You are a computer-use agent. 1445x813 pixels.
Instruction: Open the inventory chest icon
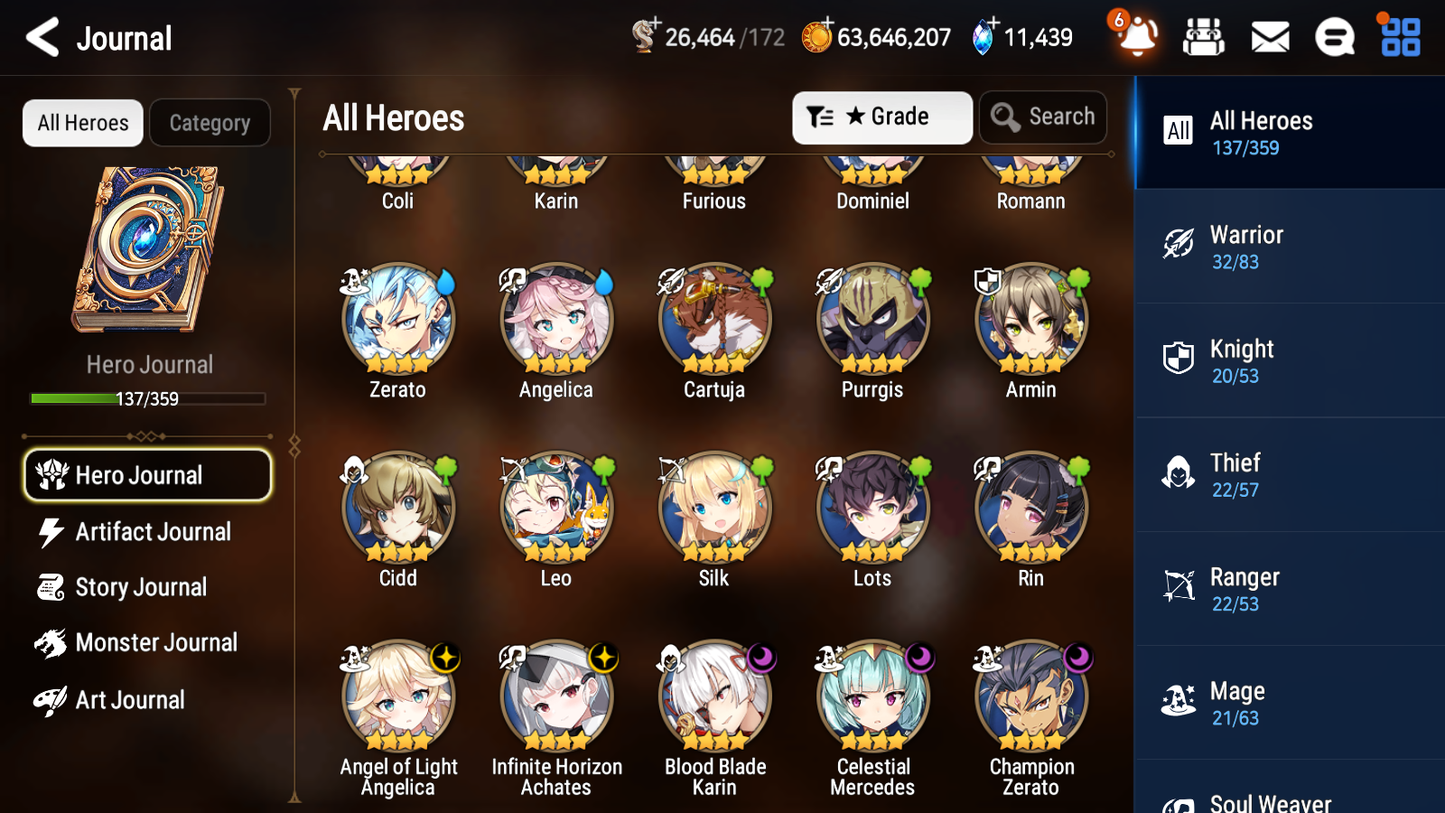point(1203,37)
